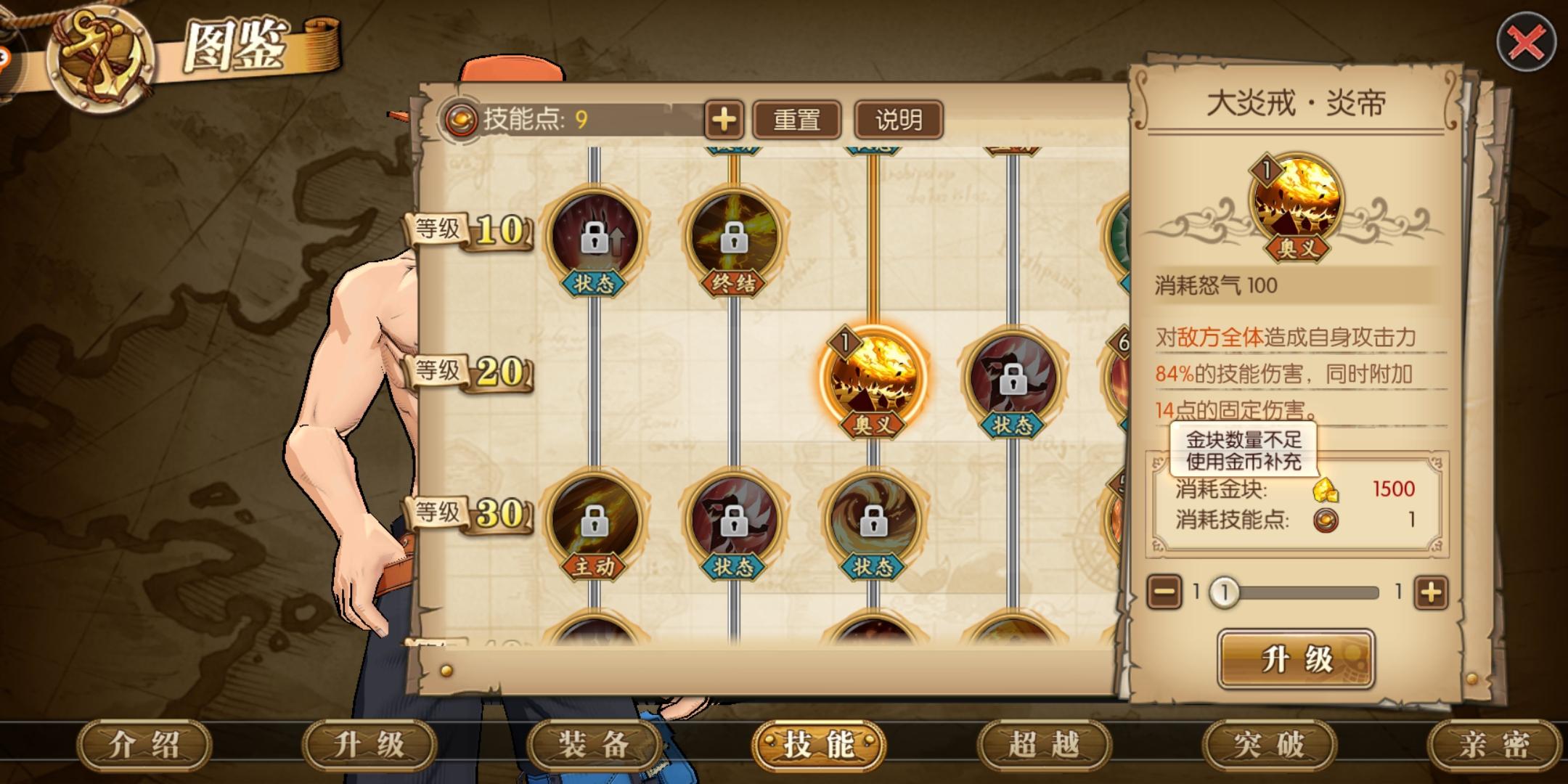Viewport: 1568px width, 784px height.
Task: Reset skills with the 重置 button
Action: 796,120
